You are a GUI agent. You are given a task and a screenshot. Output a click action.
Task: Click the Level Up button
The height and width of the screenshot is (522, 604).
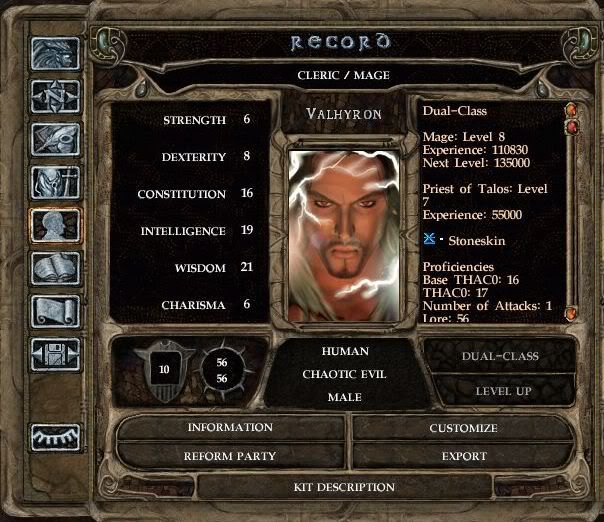(501, 390)
